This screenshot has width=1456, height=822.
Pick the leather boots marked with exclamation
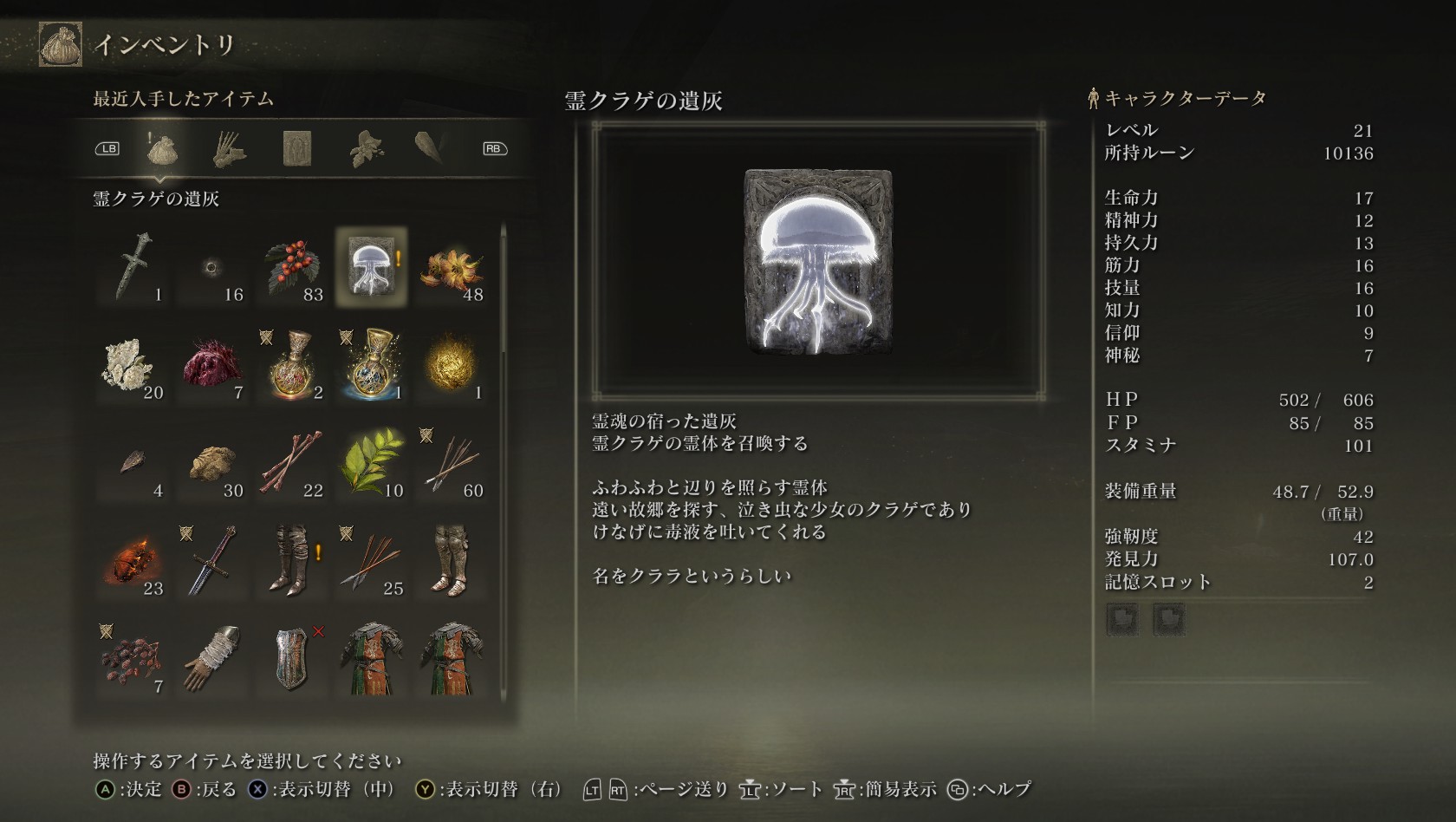coord(292,561)
